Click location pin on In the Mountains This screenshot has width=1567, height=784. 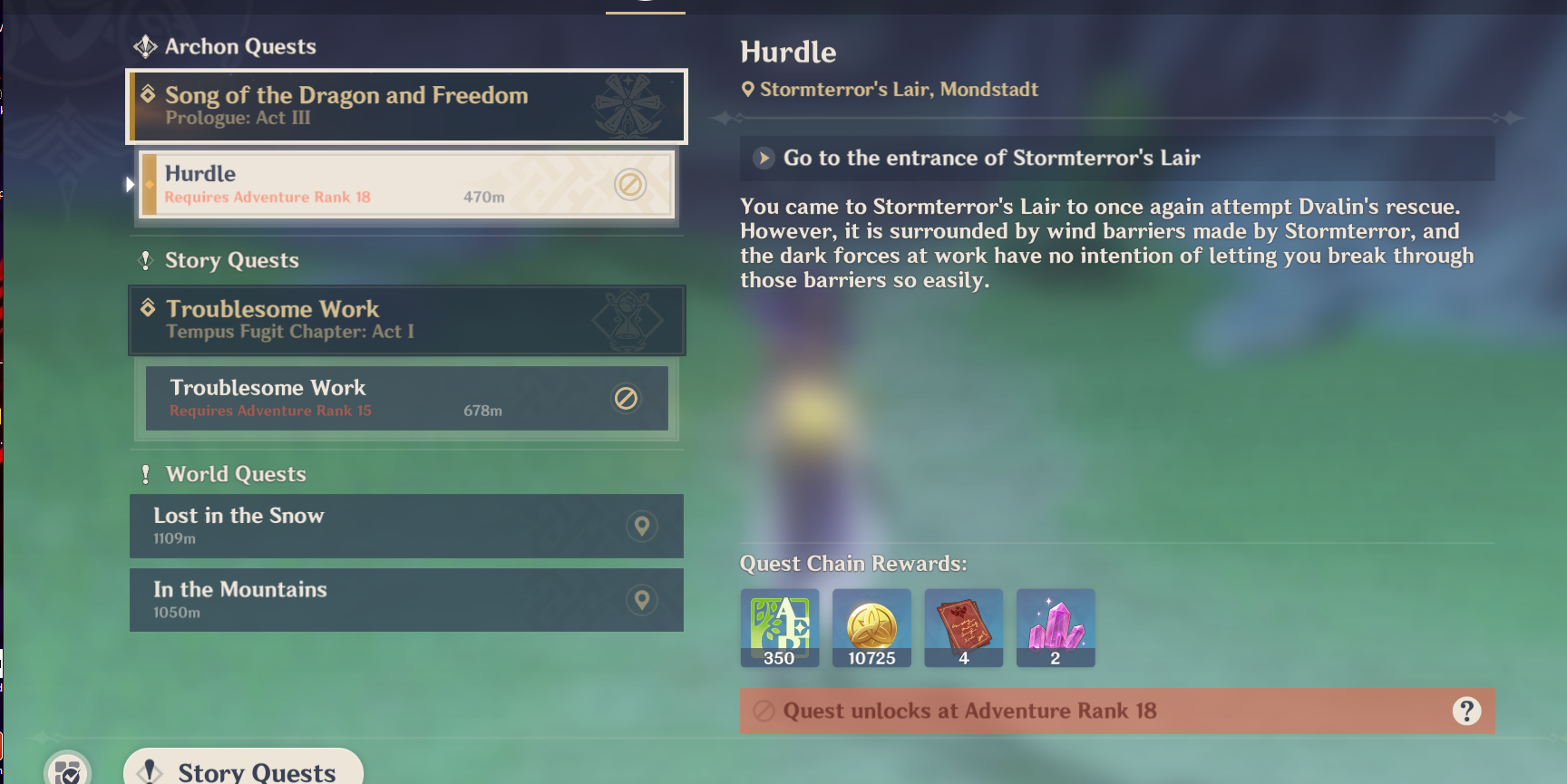pos(641,599)
